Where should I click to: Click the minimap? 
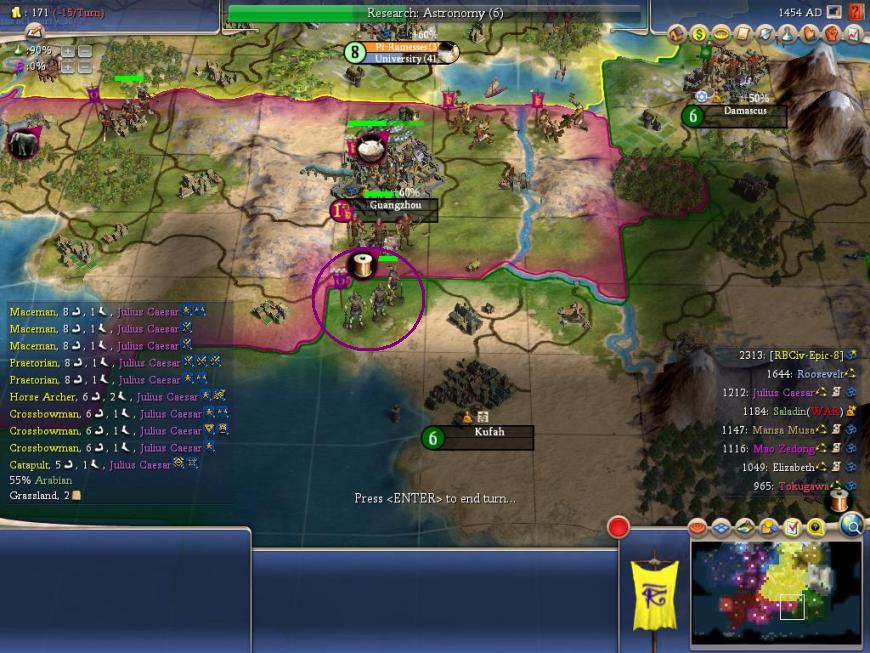click(776, 591)
